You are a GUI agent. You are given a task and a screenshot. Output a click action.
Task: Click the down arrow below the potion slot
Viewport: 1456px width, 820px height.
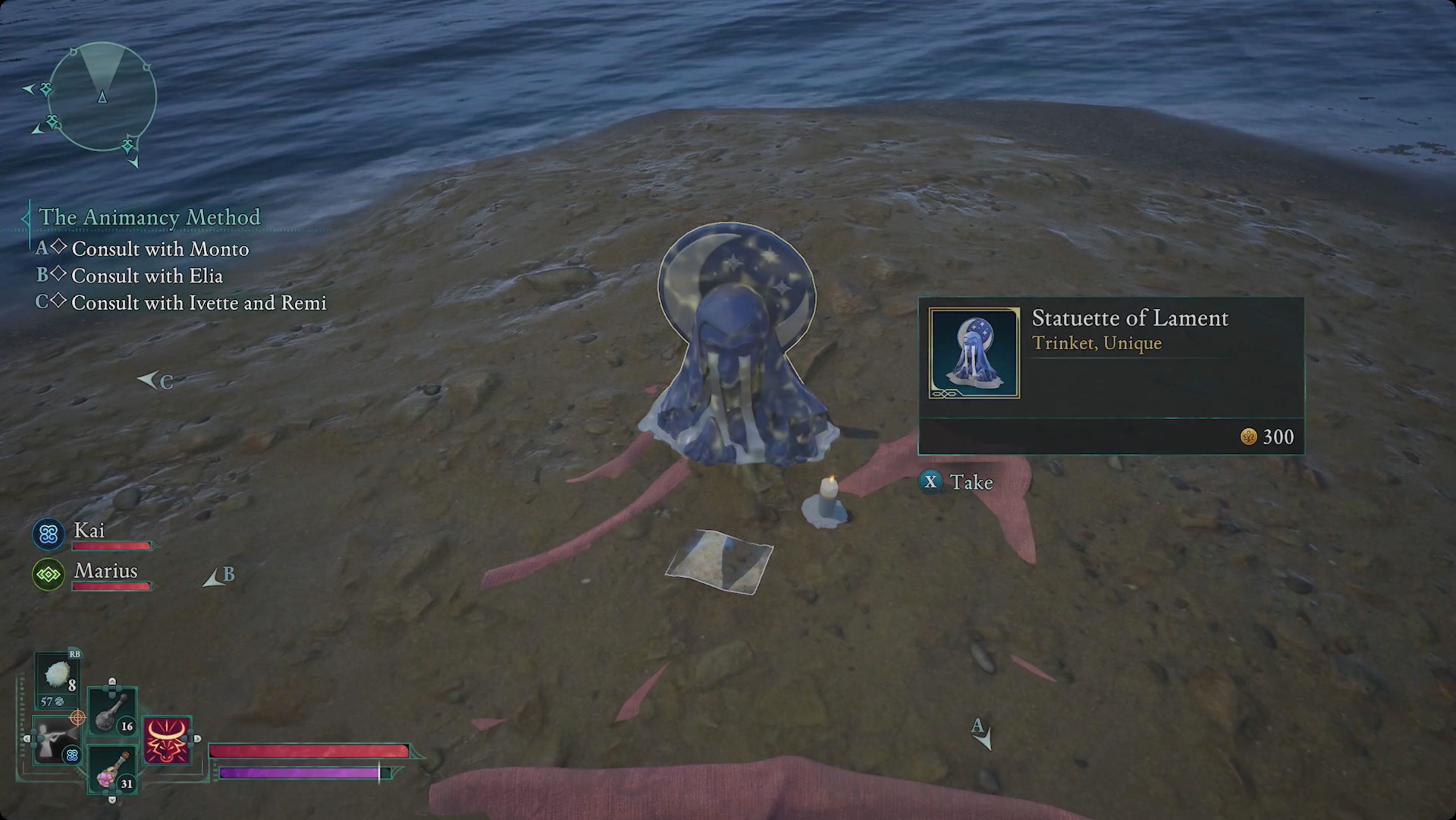pyautogui.click(x=112, y=800)
